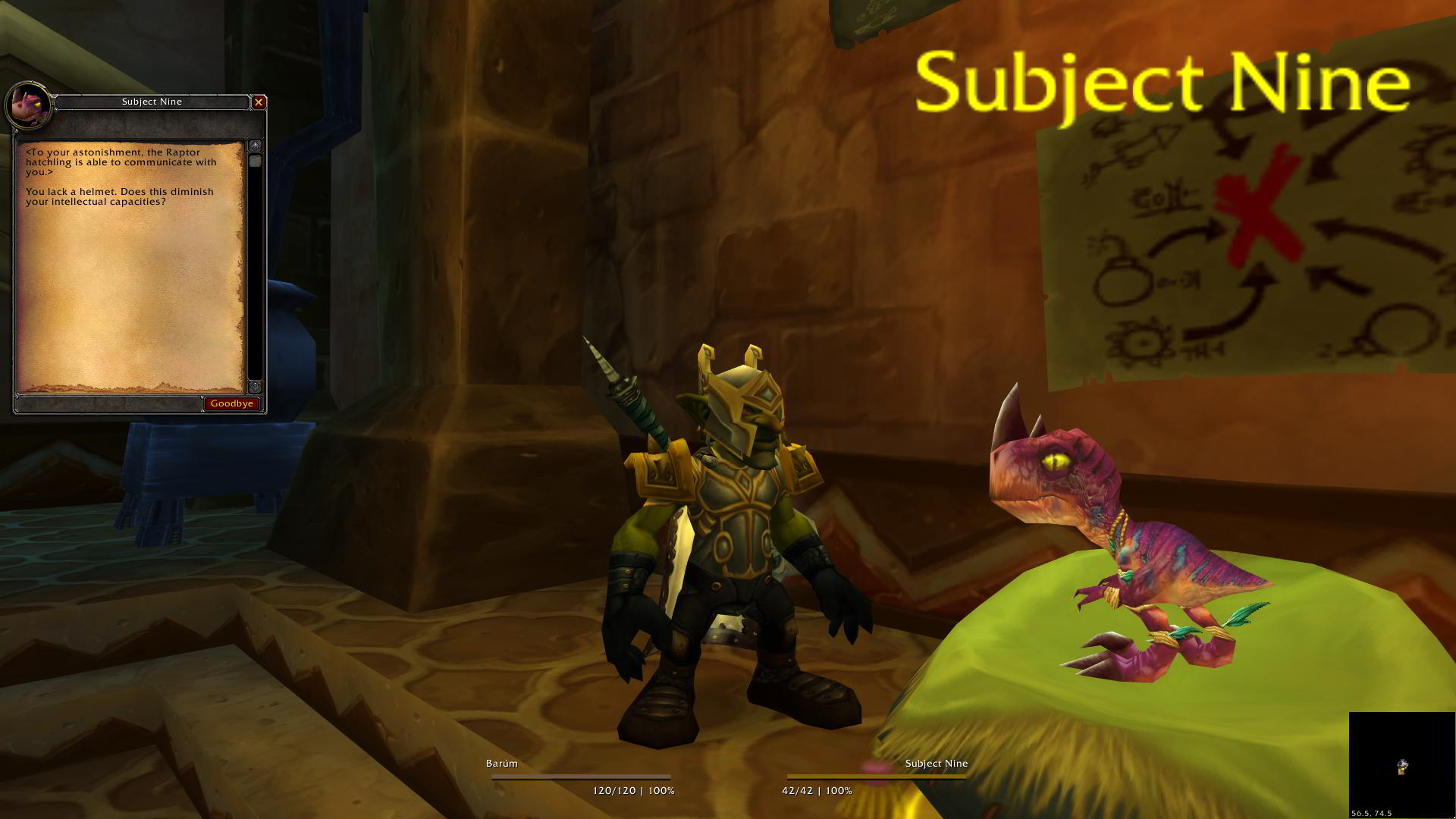The width and height of the screenshot is (1456, 819).
Task: Close the Subject Nine dialogue window
Action: (259, 102)
